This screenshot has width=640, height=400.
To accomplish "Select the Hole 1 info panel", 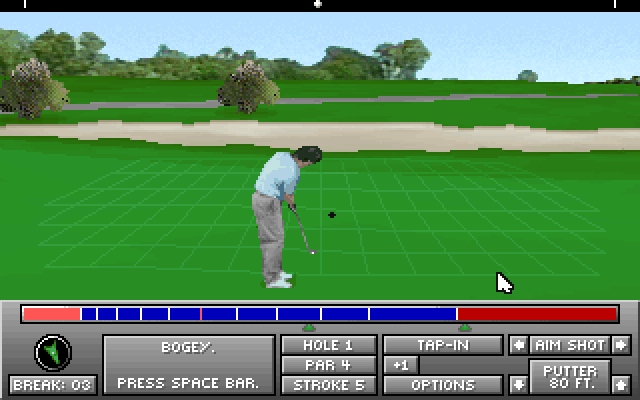I will pos(329,345).
